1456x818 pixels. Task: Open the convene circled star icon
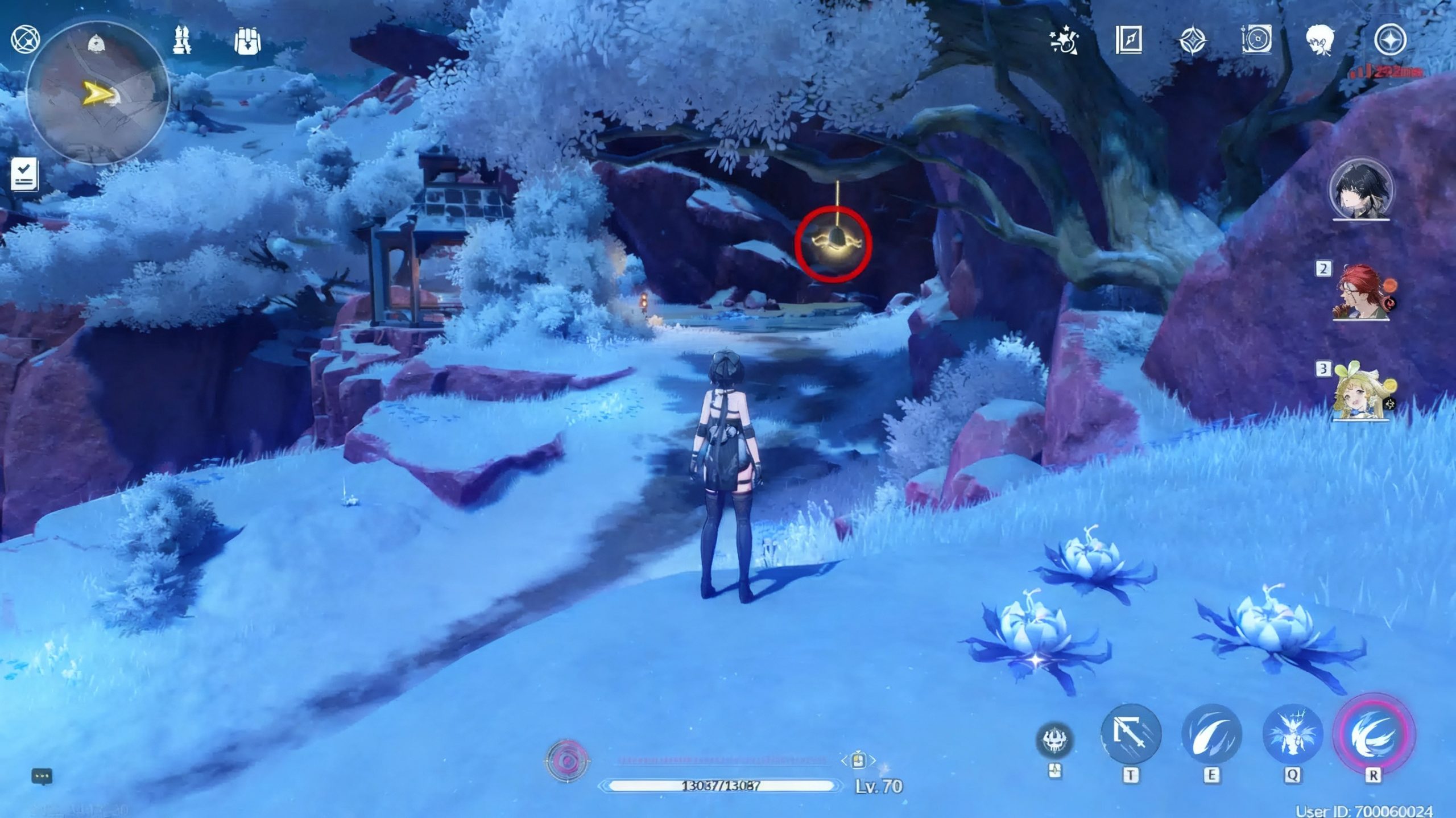tap(1390, 40)
